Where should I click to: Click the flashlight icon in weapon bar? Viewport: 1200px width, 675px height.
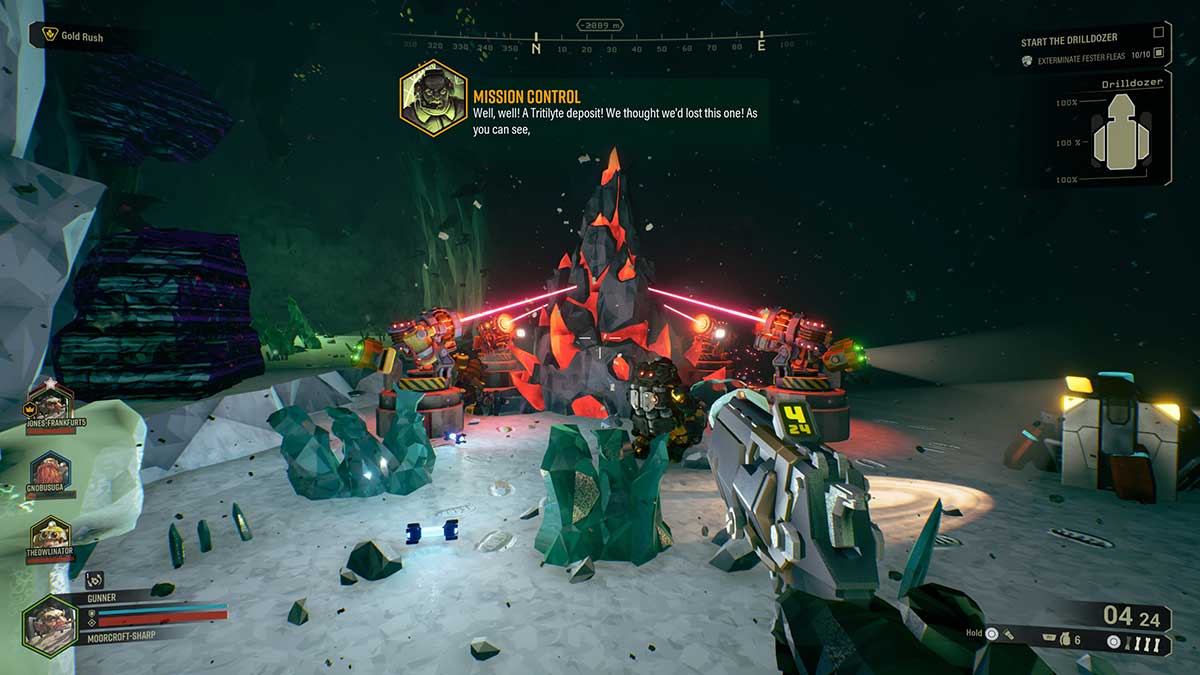click(1010, 634)
